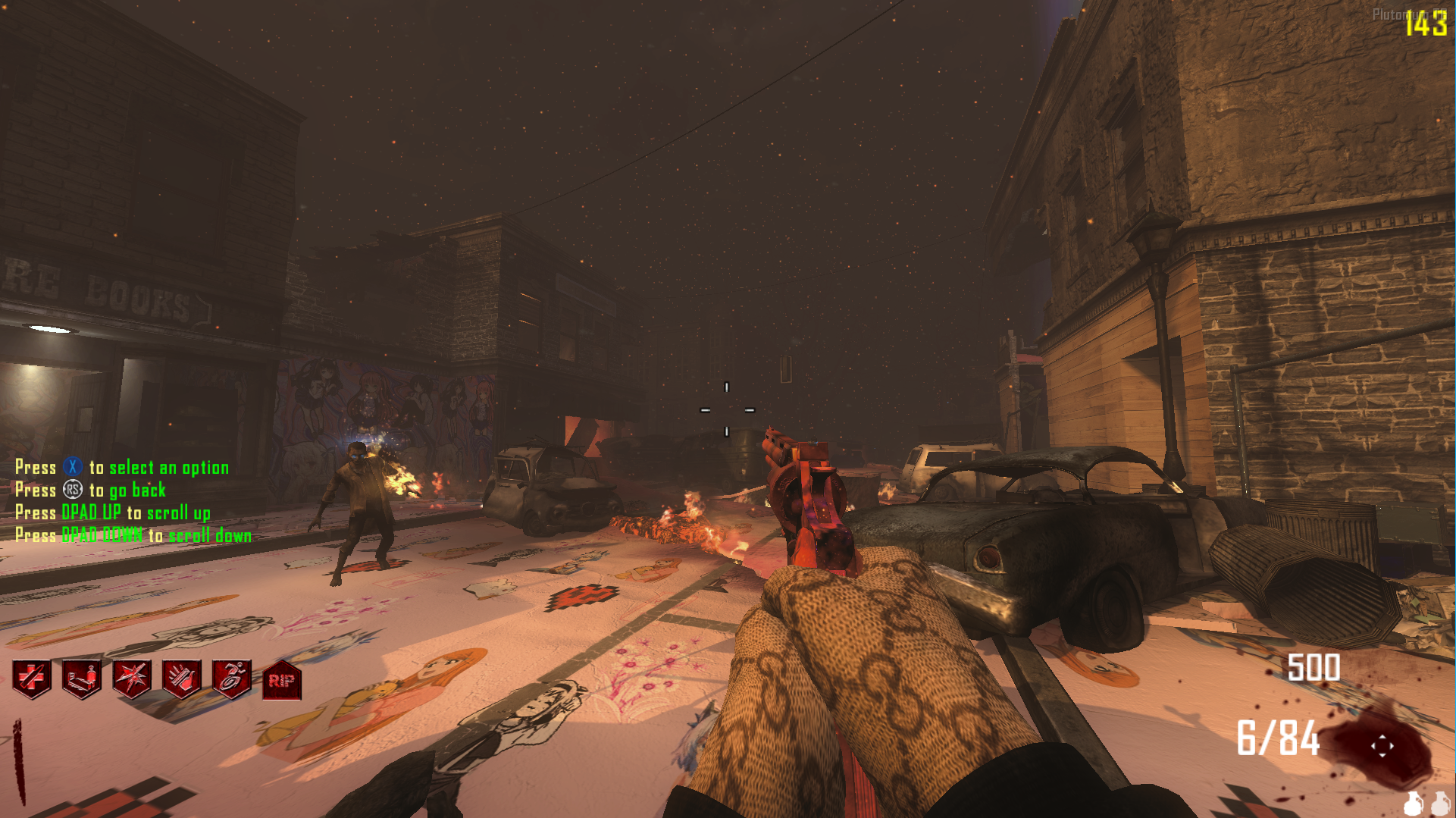Click the bed and figure perk icon

[x=82, y=679]
